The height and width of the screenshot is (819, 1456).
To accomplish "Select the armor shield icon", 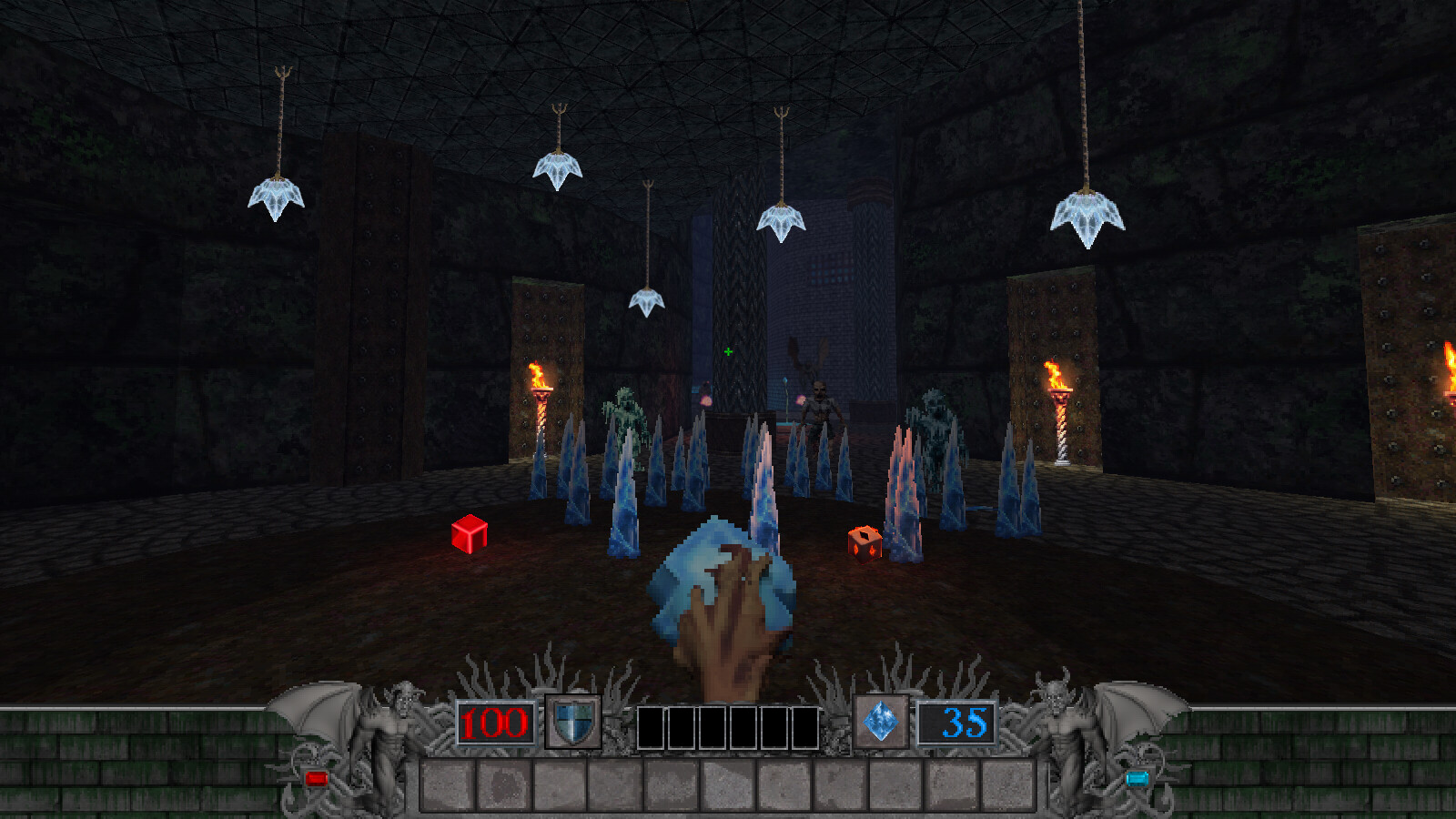I will tap(573, 722).
